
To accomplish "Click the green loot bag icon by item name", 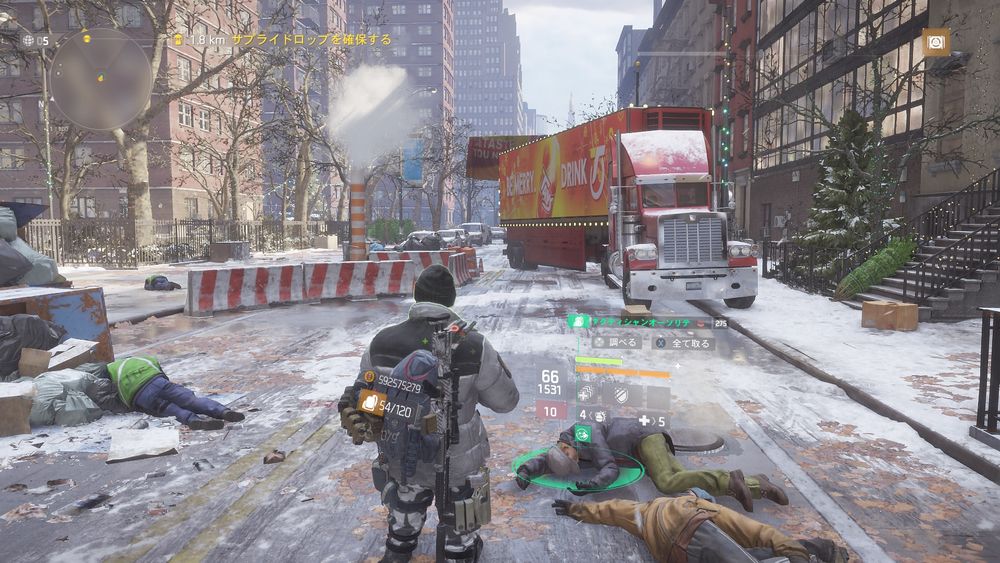I will [x=578, y=322].
